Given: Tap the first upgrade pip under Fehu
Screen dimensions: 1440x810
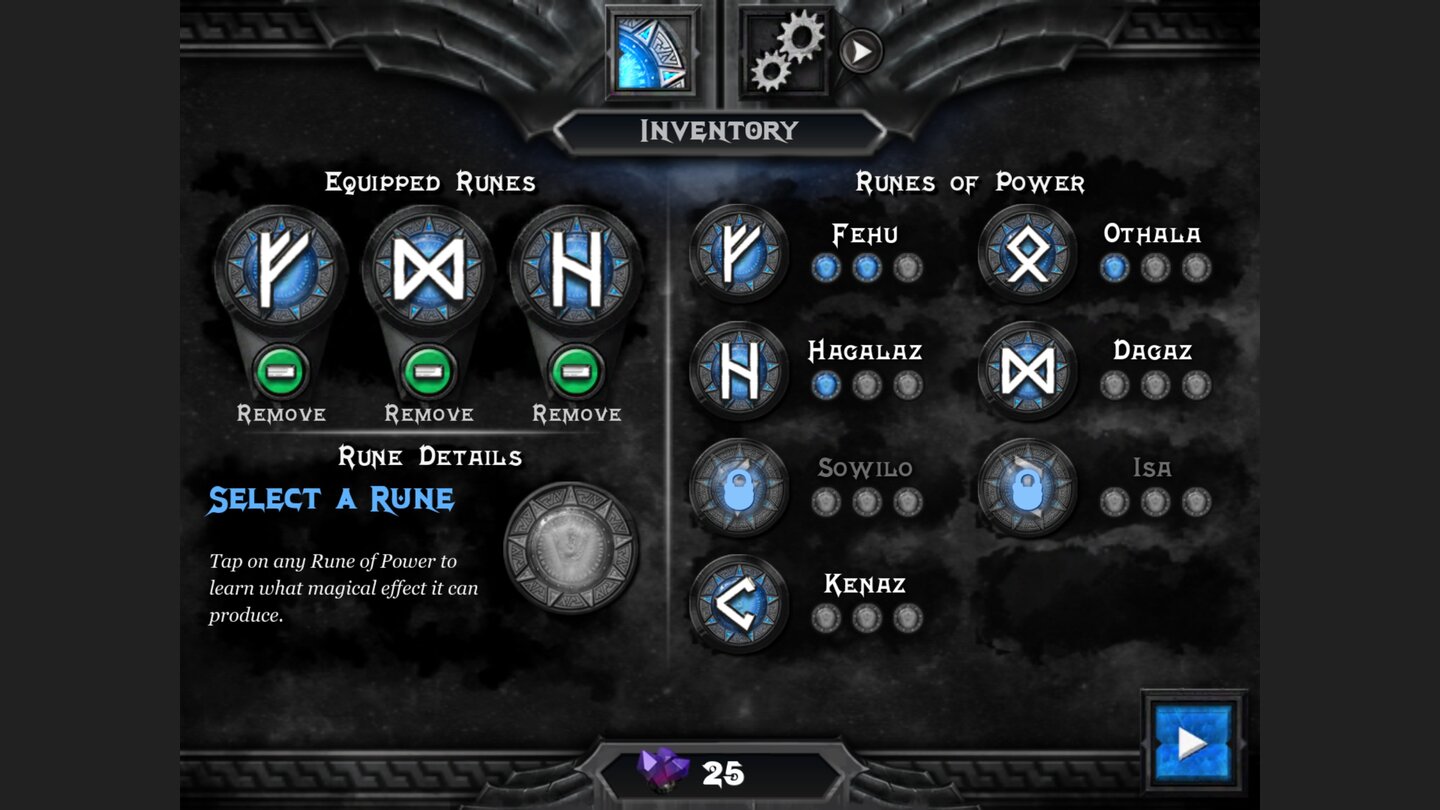Looking at the screenshot, I should 826,268.
